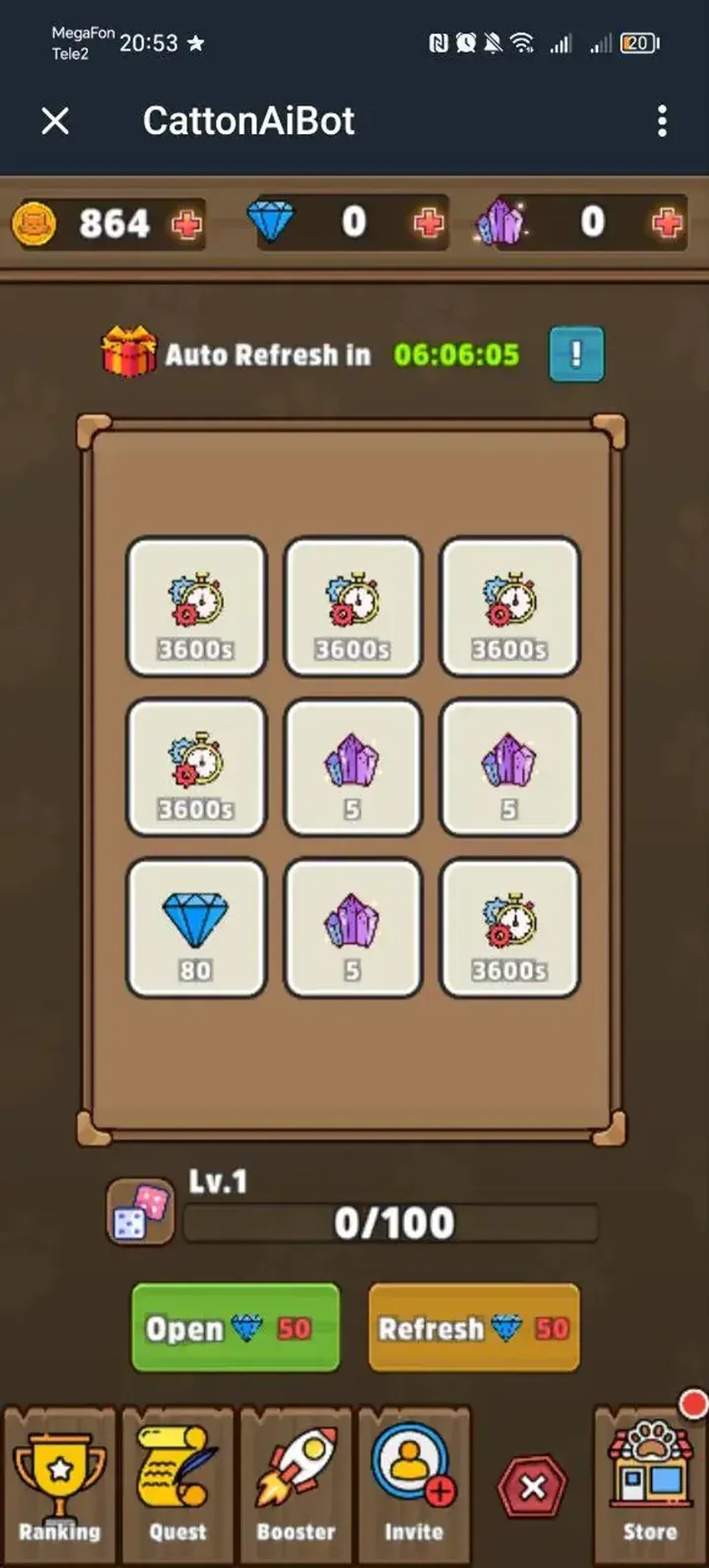Select the middle 5 crystal reward card
The height and width of the screenshot is (1568, 709).
tap(354, 768)
